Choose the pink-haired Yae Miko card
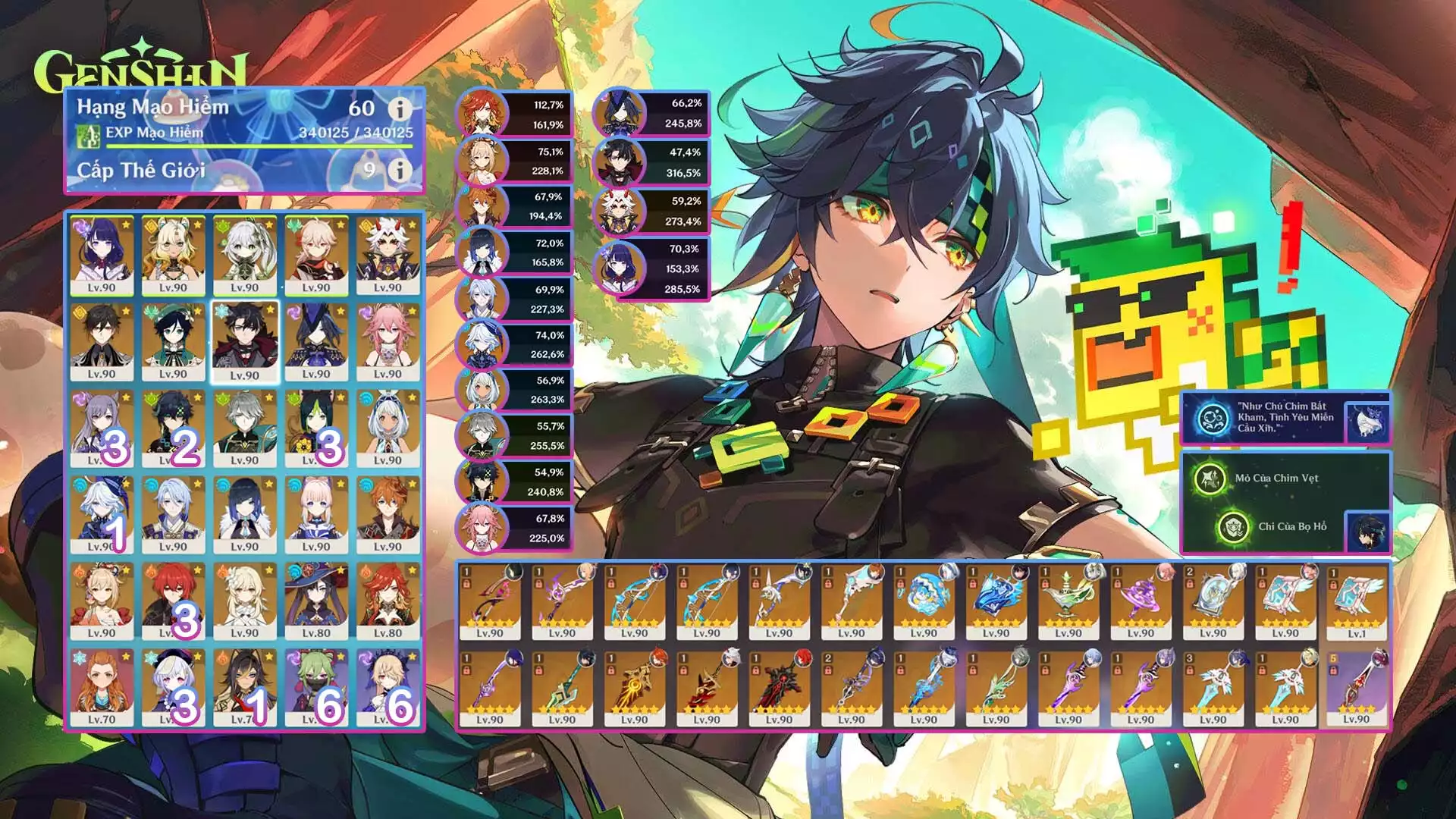Viewport: 1456px width, 819px height. coord(388,342)
